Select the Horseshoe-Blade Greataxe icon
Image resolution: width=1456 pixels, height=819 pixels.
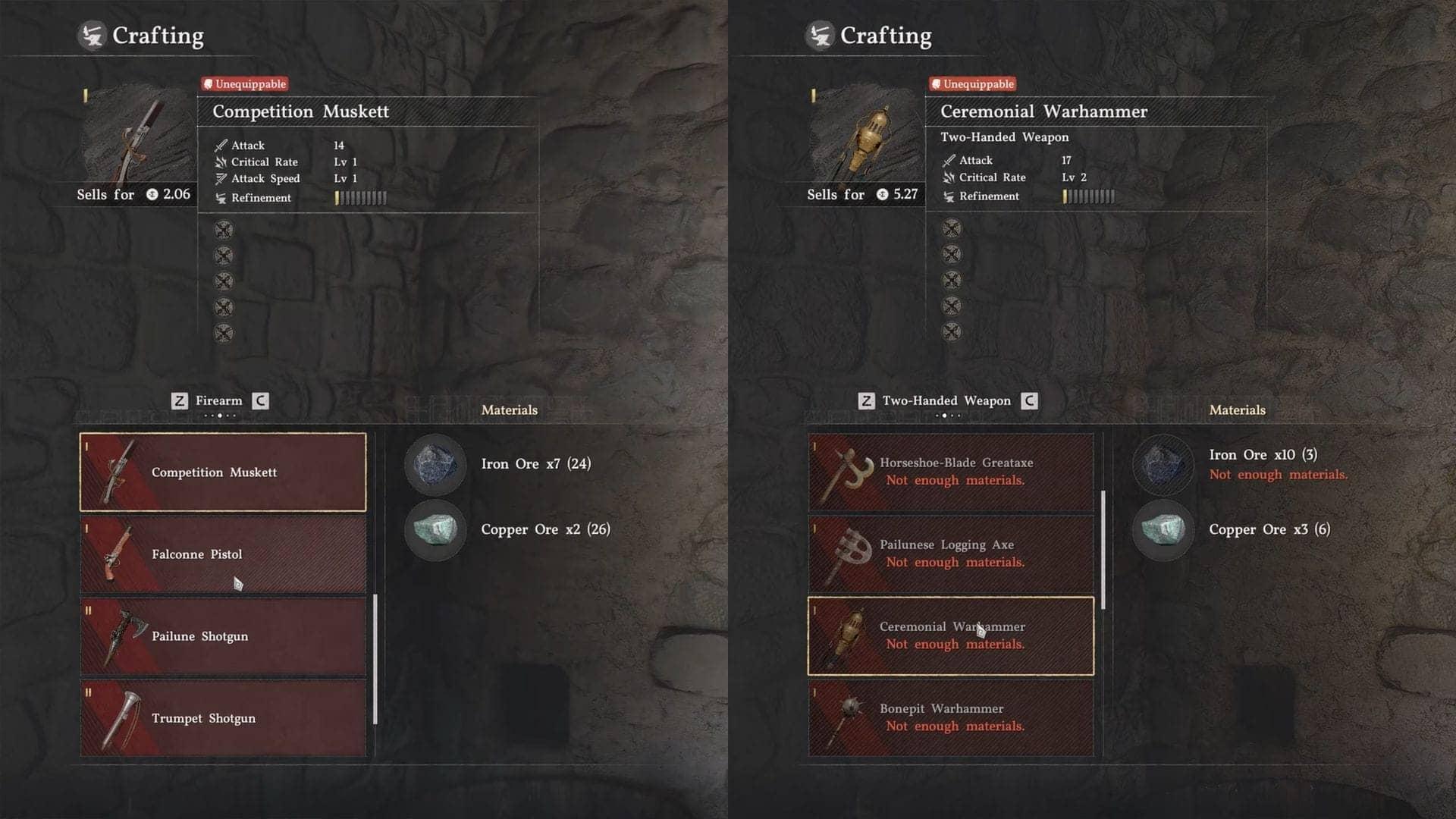[849, 469]
